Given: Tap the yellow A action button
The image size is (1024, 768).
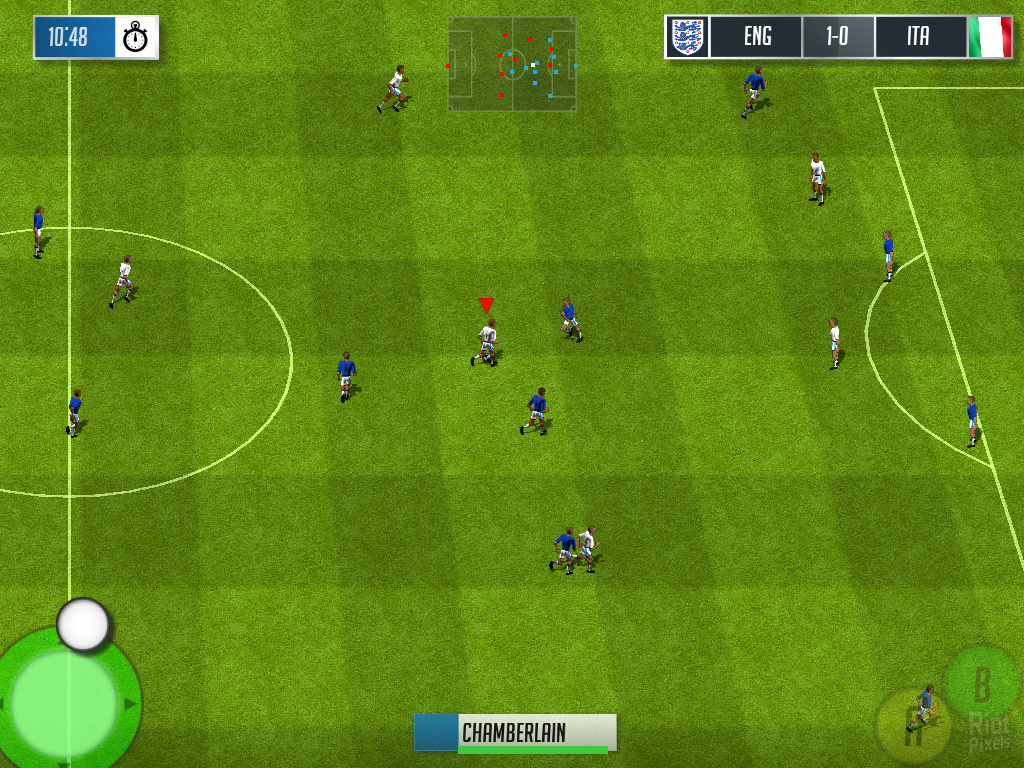Looking at the screenshot, I should click(911, 722).
